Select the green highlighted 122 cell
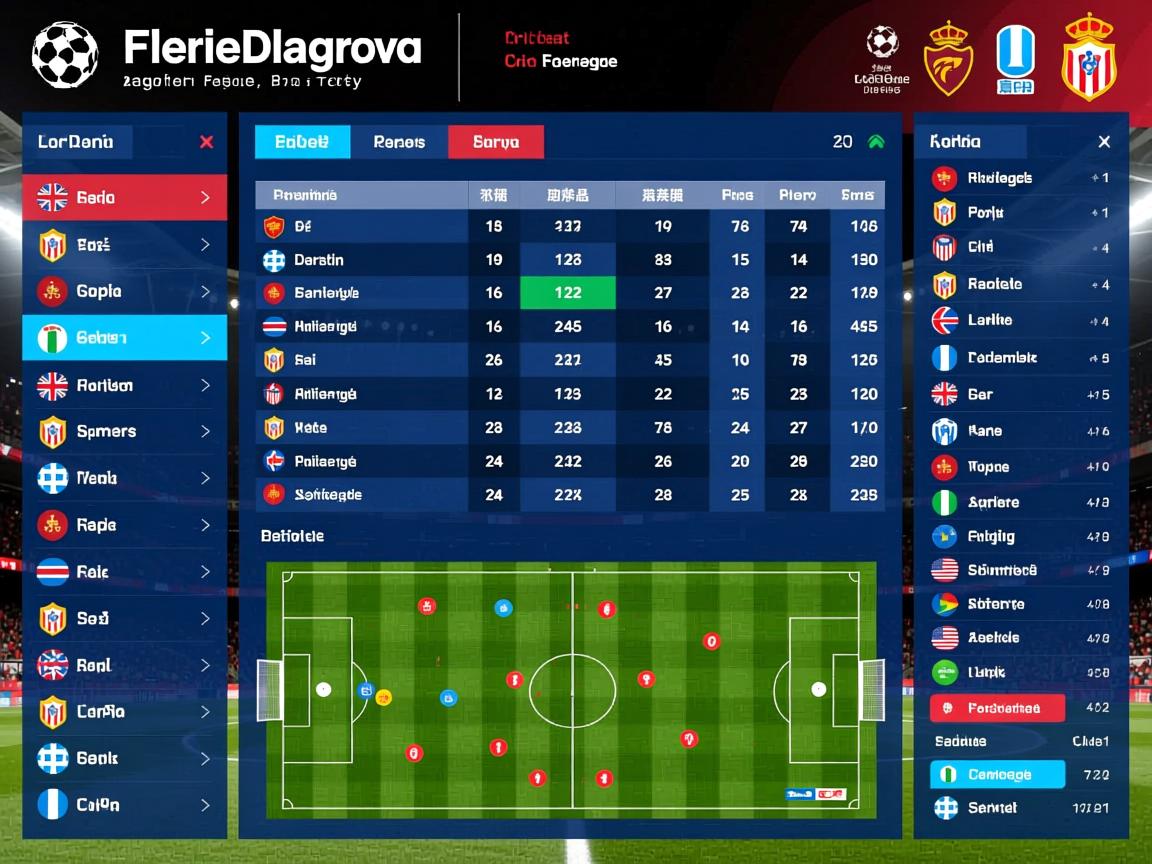Screen dimensions: 1152x864 click(567, 293)
